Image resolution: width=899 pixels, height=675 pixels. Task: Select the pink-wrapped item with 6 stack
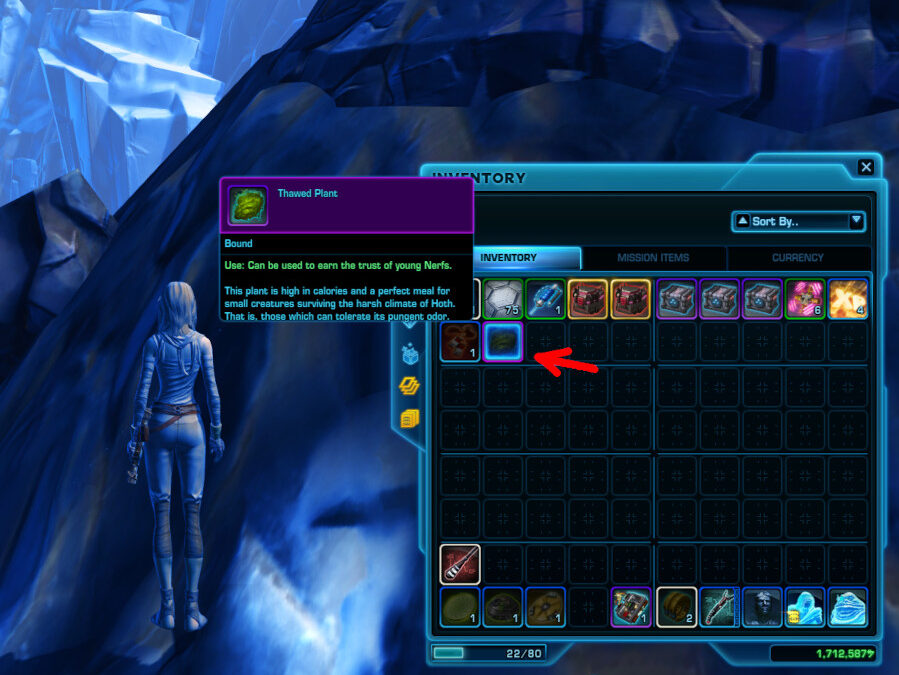click(804, 298)
